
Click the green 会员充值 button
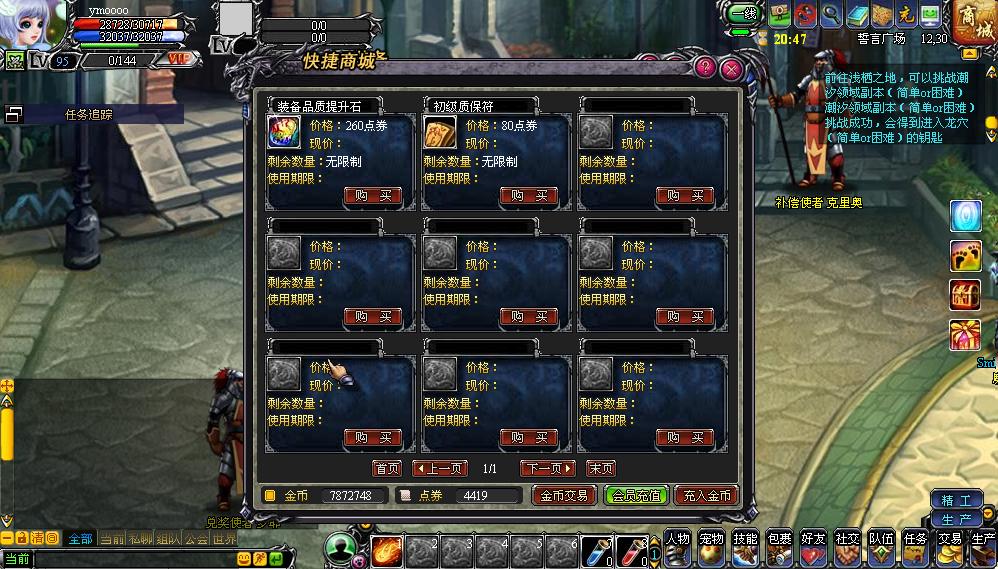coord(636,495)
